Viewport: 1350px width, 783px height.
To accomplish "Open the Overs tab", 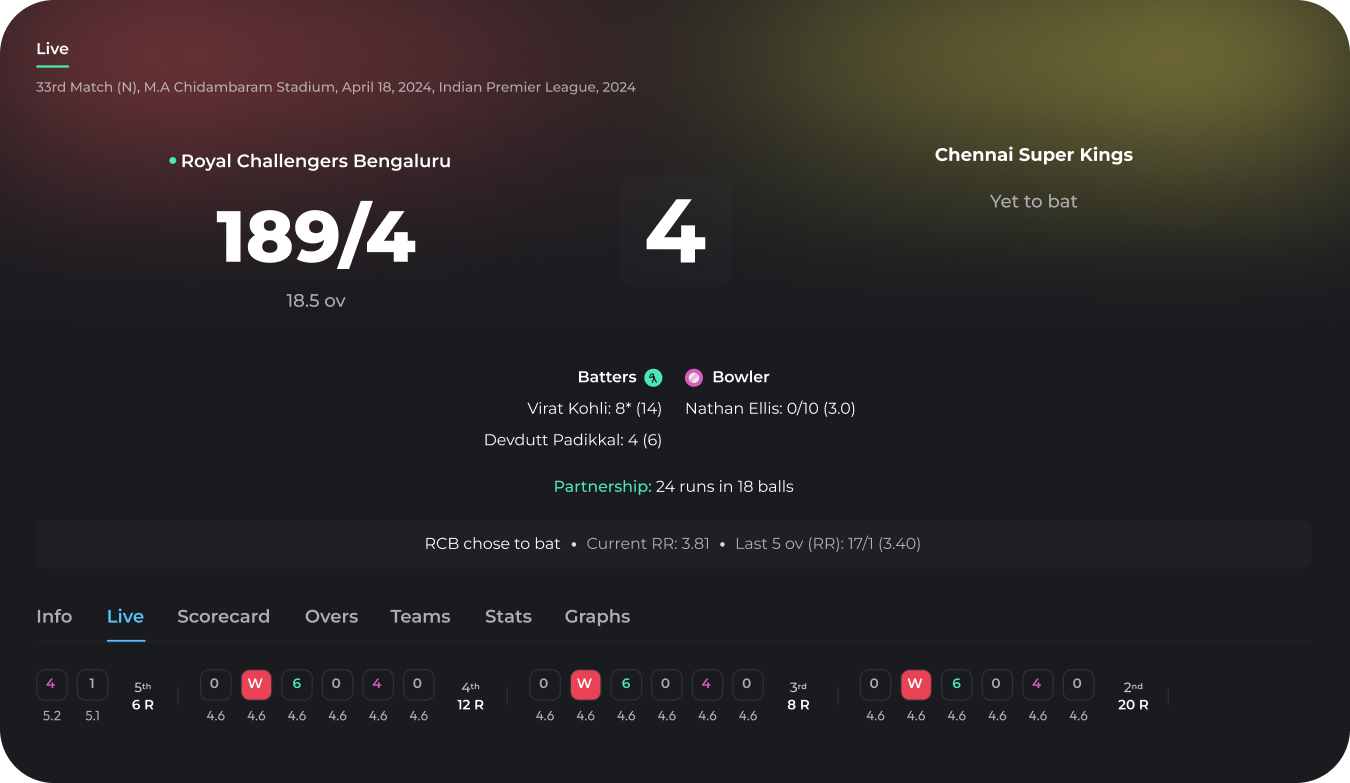I will pos(331,617).
